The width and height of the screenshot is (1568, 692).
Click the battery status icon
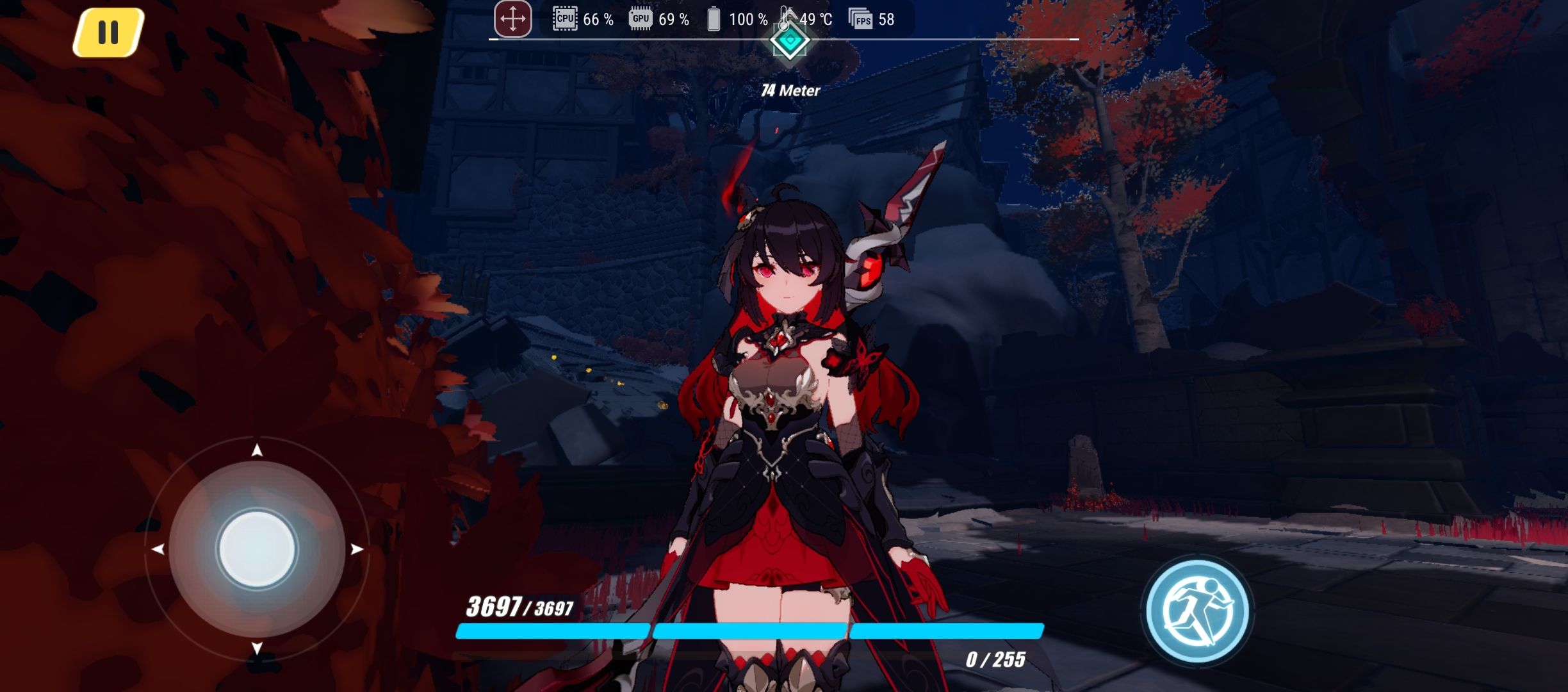click(713, 19)
